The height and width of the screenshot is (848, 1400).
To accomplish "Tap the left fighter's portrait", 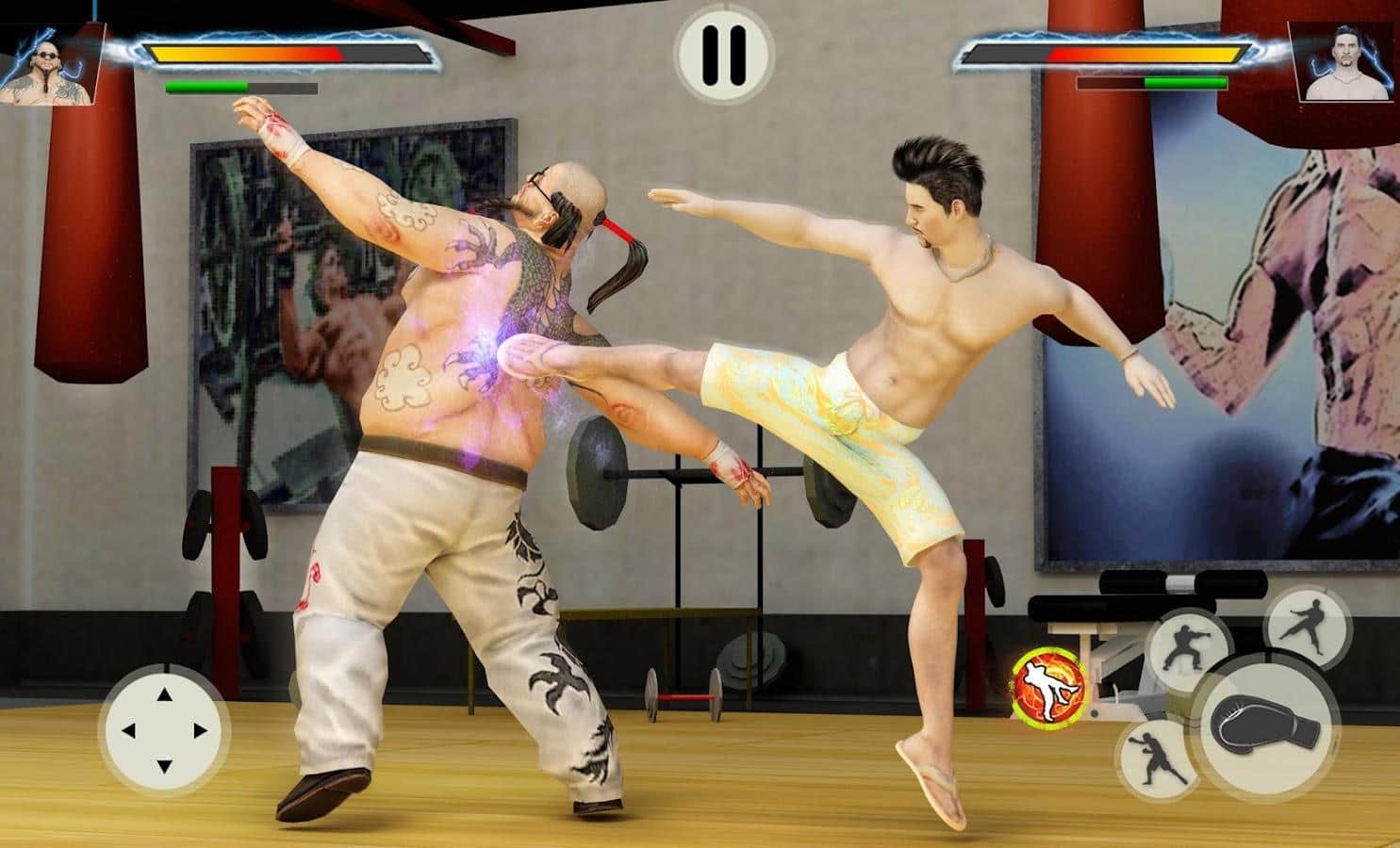I will point(49,61).
